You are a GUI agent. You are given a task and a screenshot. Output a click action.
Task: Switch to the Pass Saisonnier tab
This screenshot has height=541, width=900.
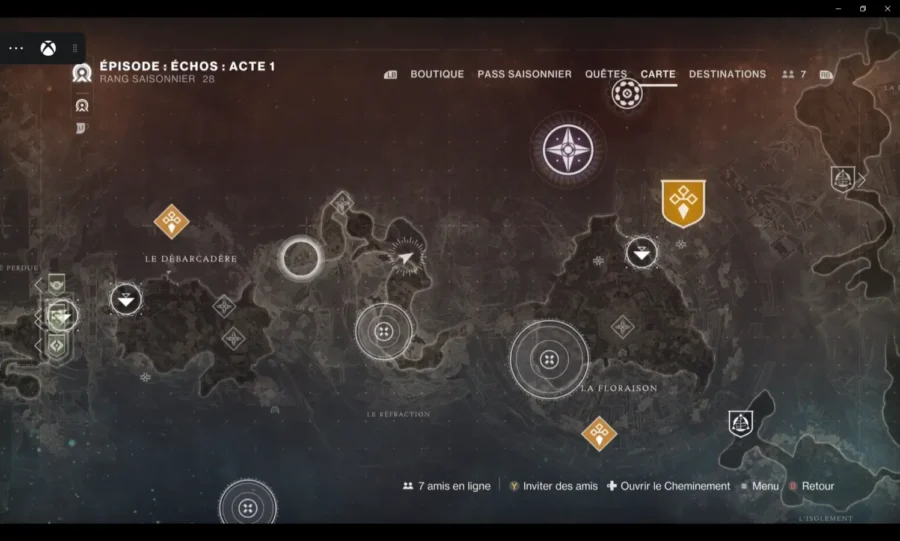click(524, 74)
